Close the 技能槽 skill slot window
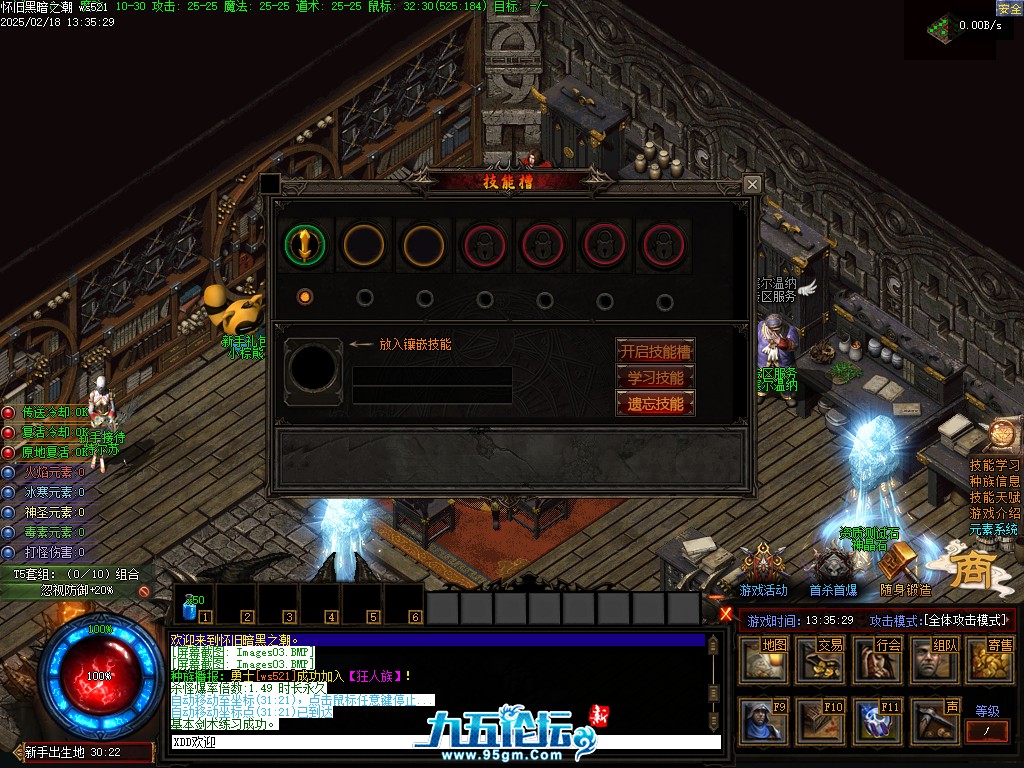 coord(752,185)
